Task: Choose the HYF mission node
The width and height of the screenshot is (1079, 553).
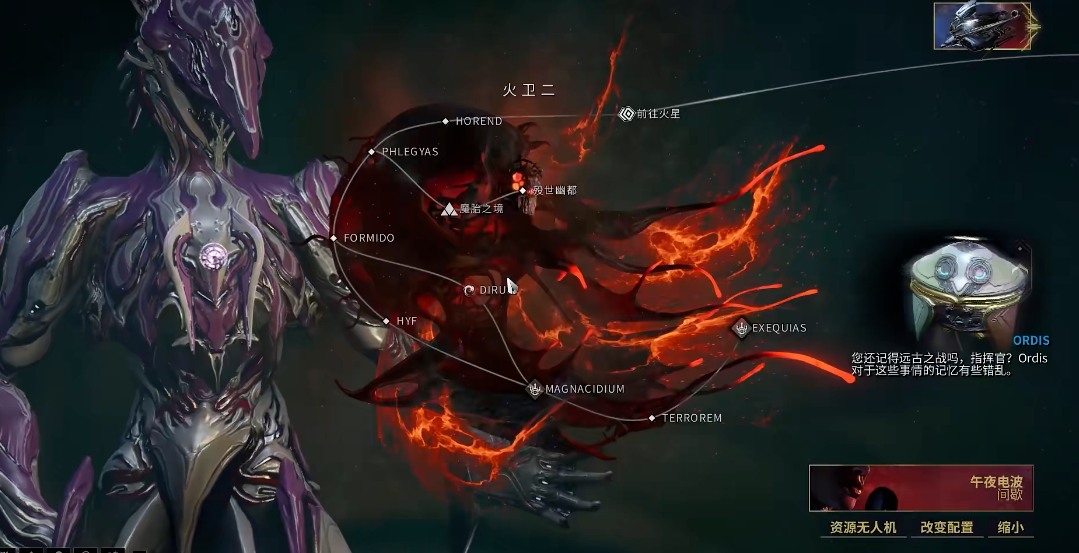Action: pyautogui.click(x=387, y=321)
